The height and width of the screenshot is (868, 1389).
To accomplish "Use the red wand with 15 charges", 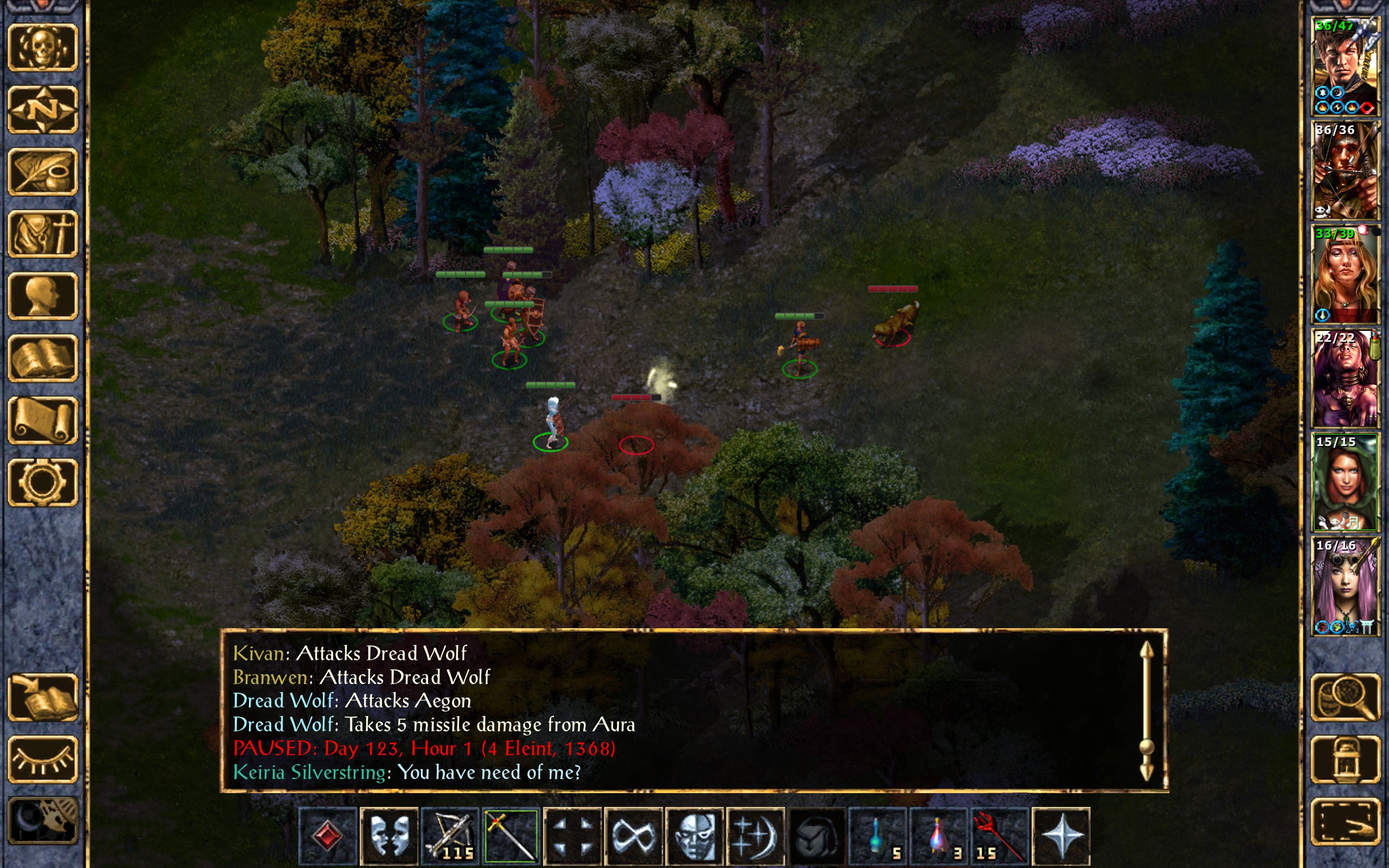I will pyautogui.click(x=999, y=835).
